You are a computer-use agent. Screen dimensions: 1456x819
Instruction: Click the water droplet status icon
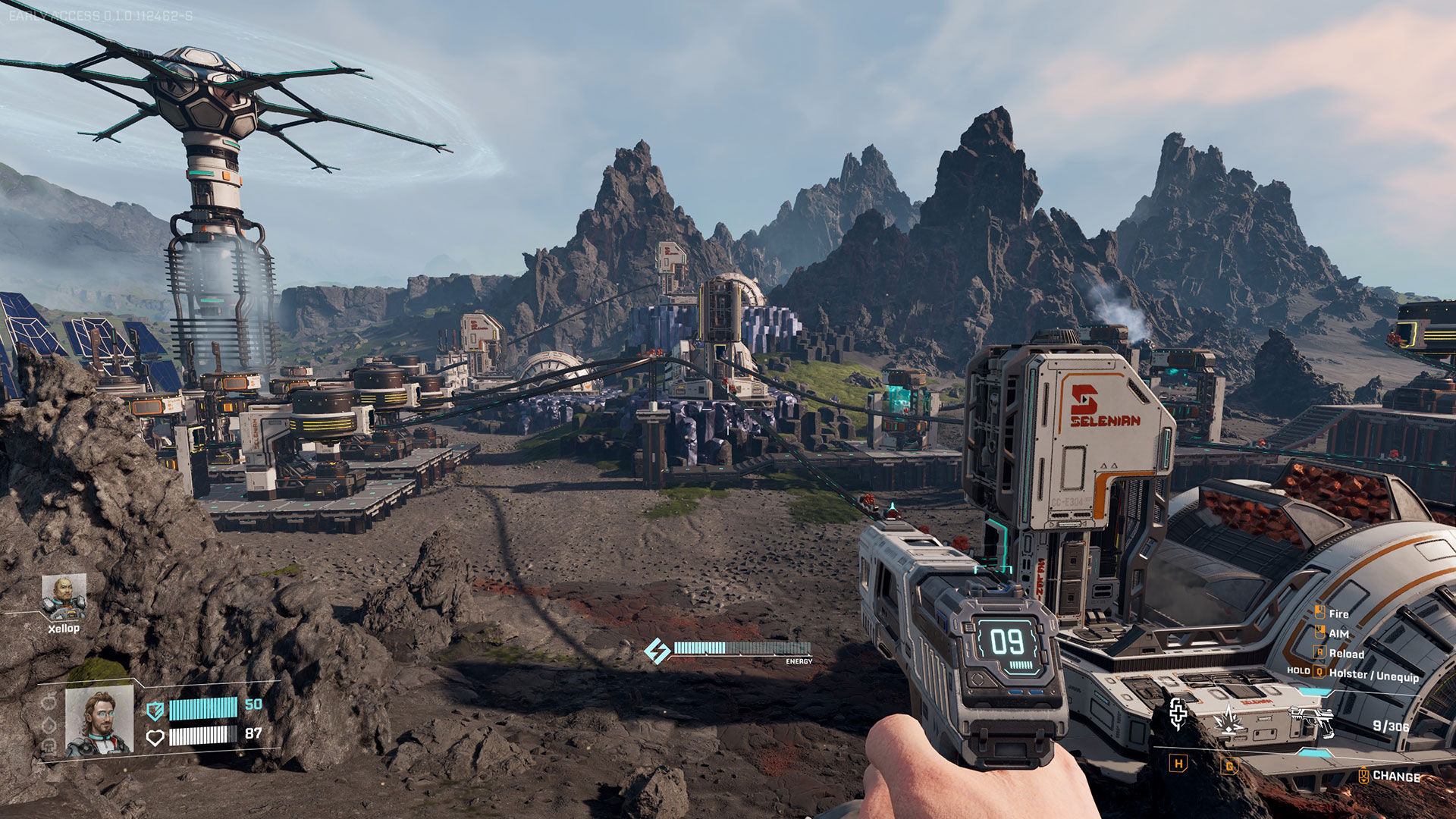48,725
